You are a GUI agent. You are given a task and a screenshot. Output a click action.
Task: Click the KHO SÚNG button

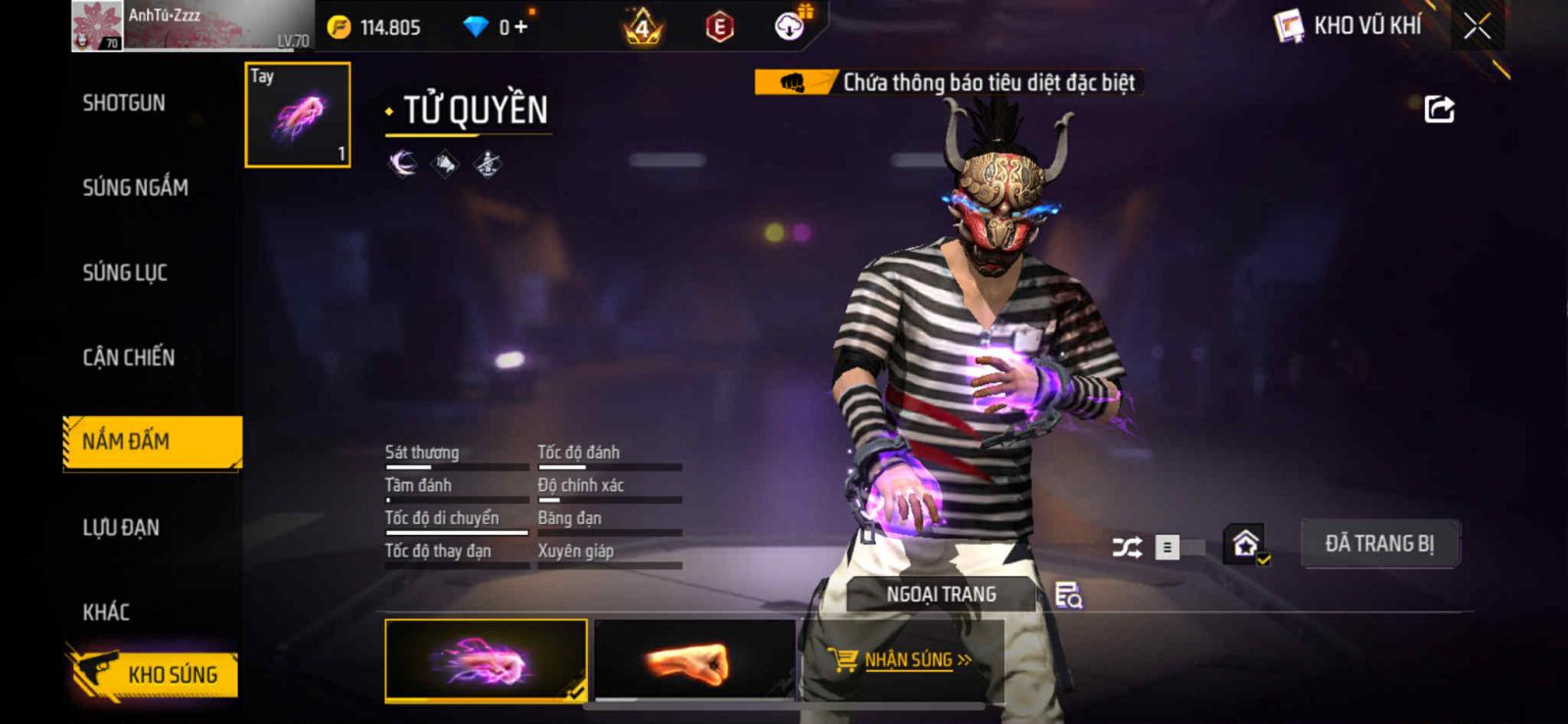(x=154, y=674)
